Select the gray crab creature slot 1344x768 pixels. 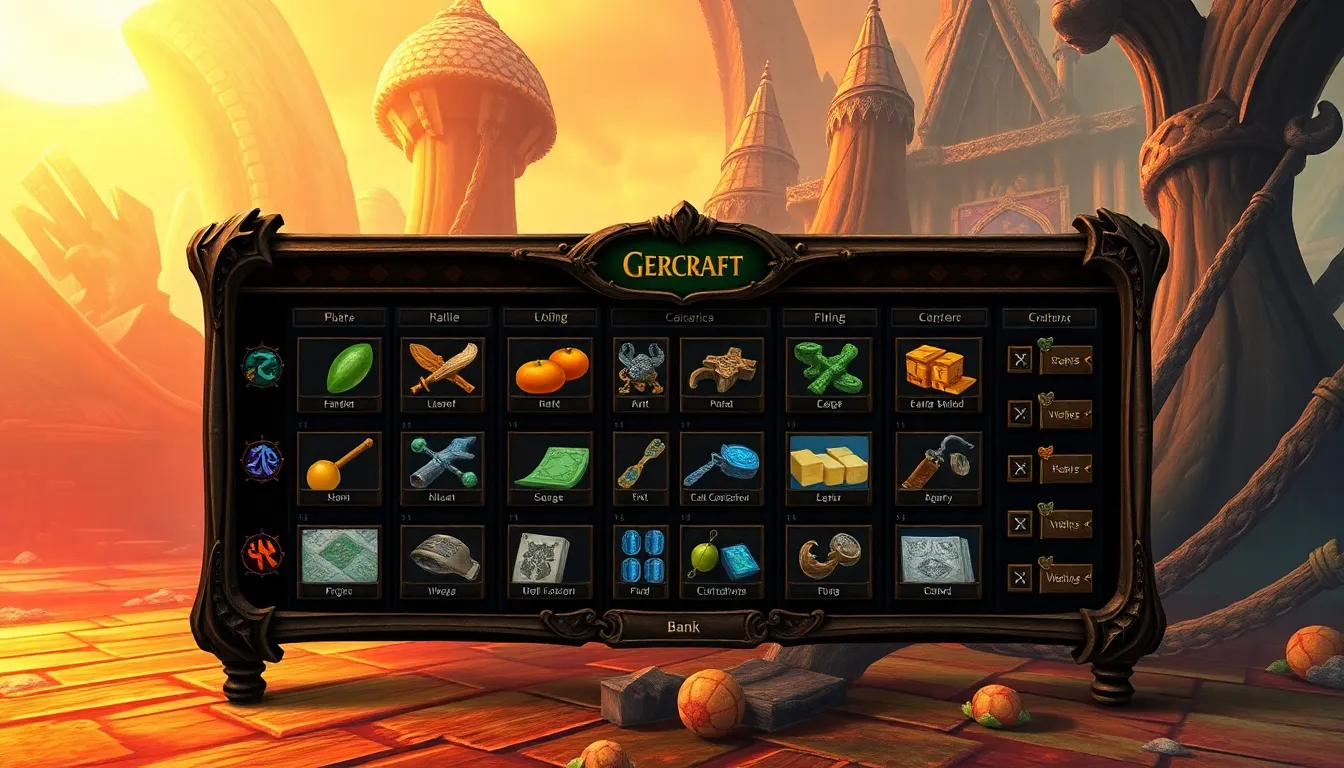point(640,368)
